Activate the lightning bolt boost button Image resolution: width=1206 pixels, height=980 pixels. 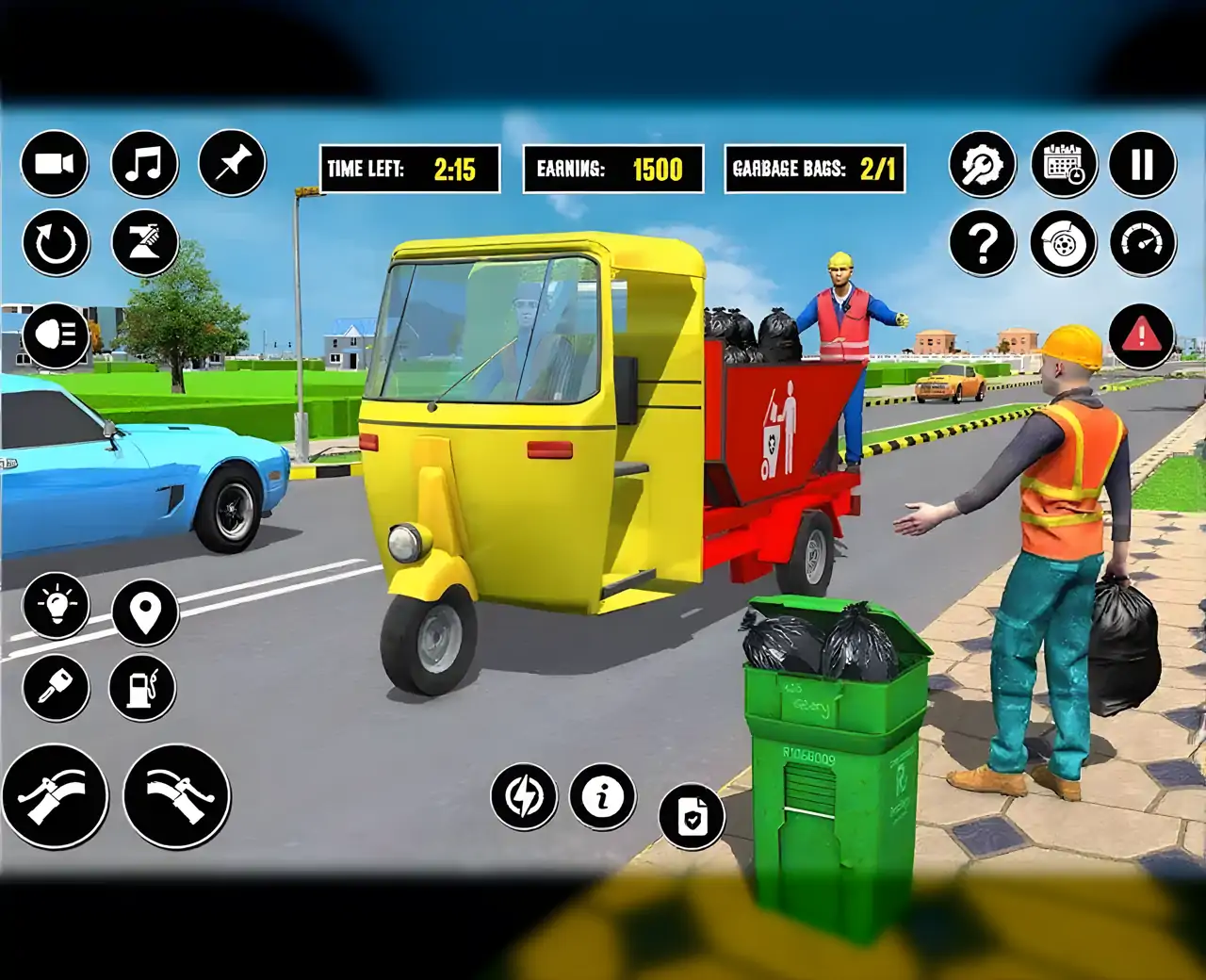[524, 797]
